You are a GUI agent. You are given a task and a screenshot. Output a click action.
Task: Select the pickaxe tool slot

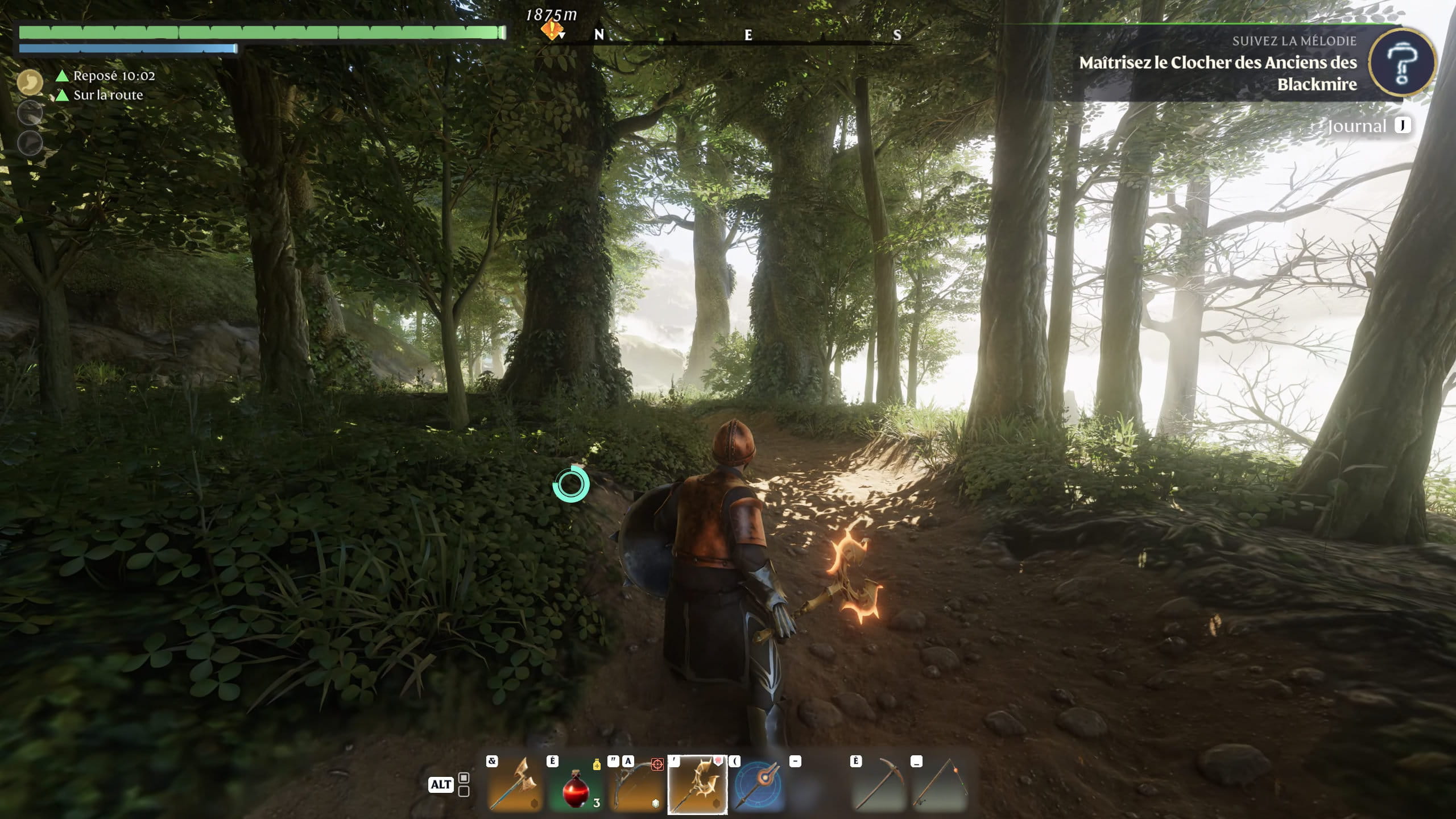click(879, 785)
